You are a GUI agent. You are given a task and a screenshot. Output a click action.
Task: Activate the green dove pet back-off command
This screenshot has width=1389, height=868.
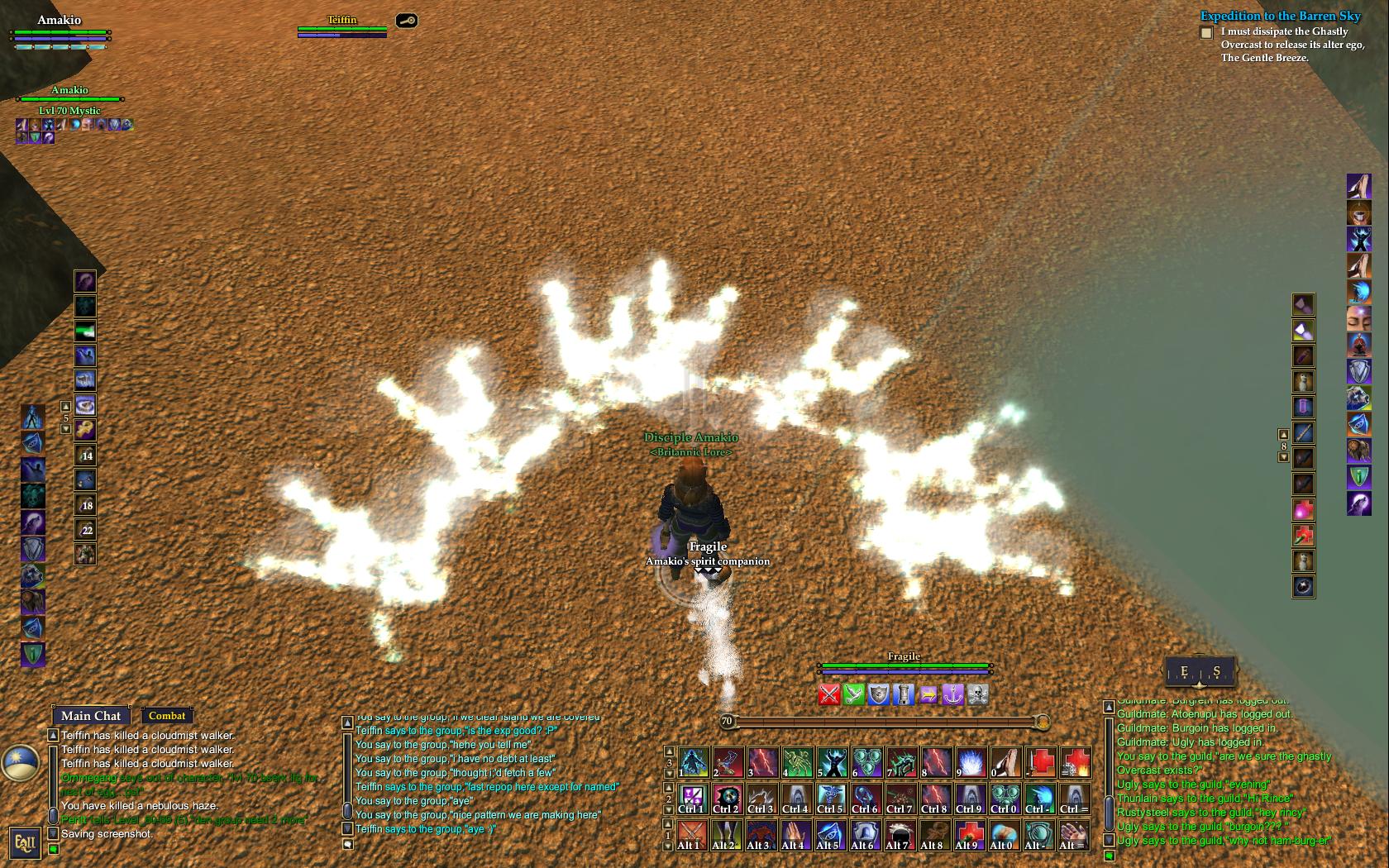click(854, 694)
